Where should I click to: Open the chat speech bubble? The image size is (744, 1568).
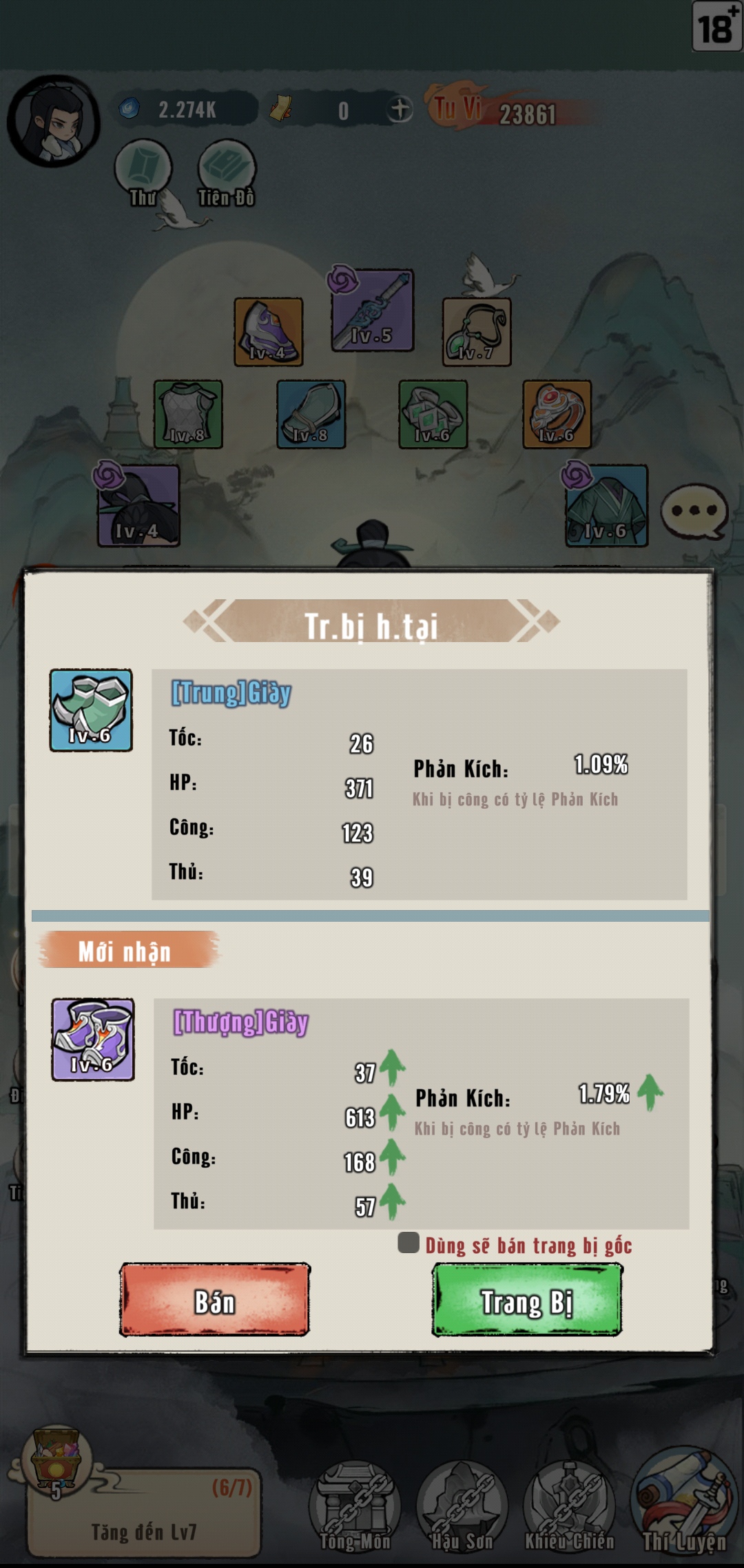pyautogui.click(x=694, y=512)
